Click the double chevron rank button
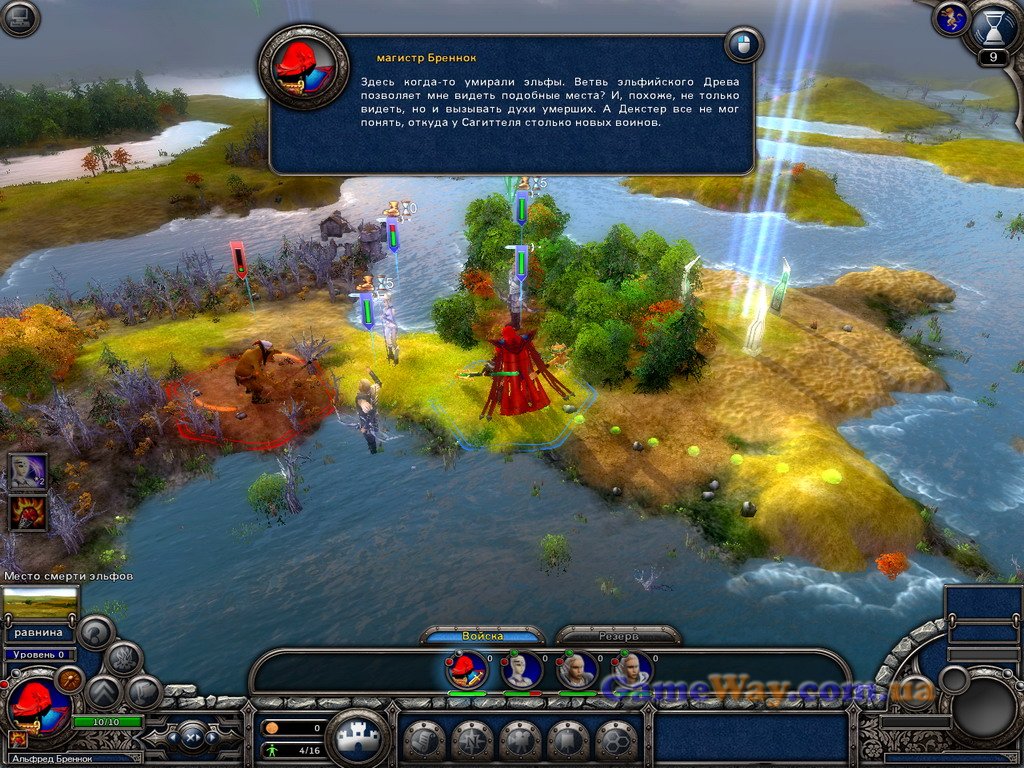Image resolution: width=1024 pixels, height=768 pixels. (103, 692)
